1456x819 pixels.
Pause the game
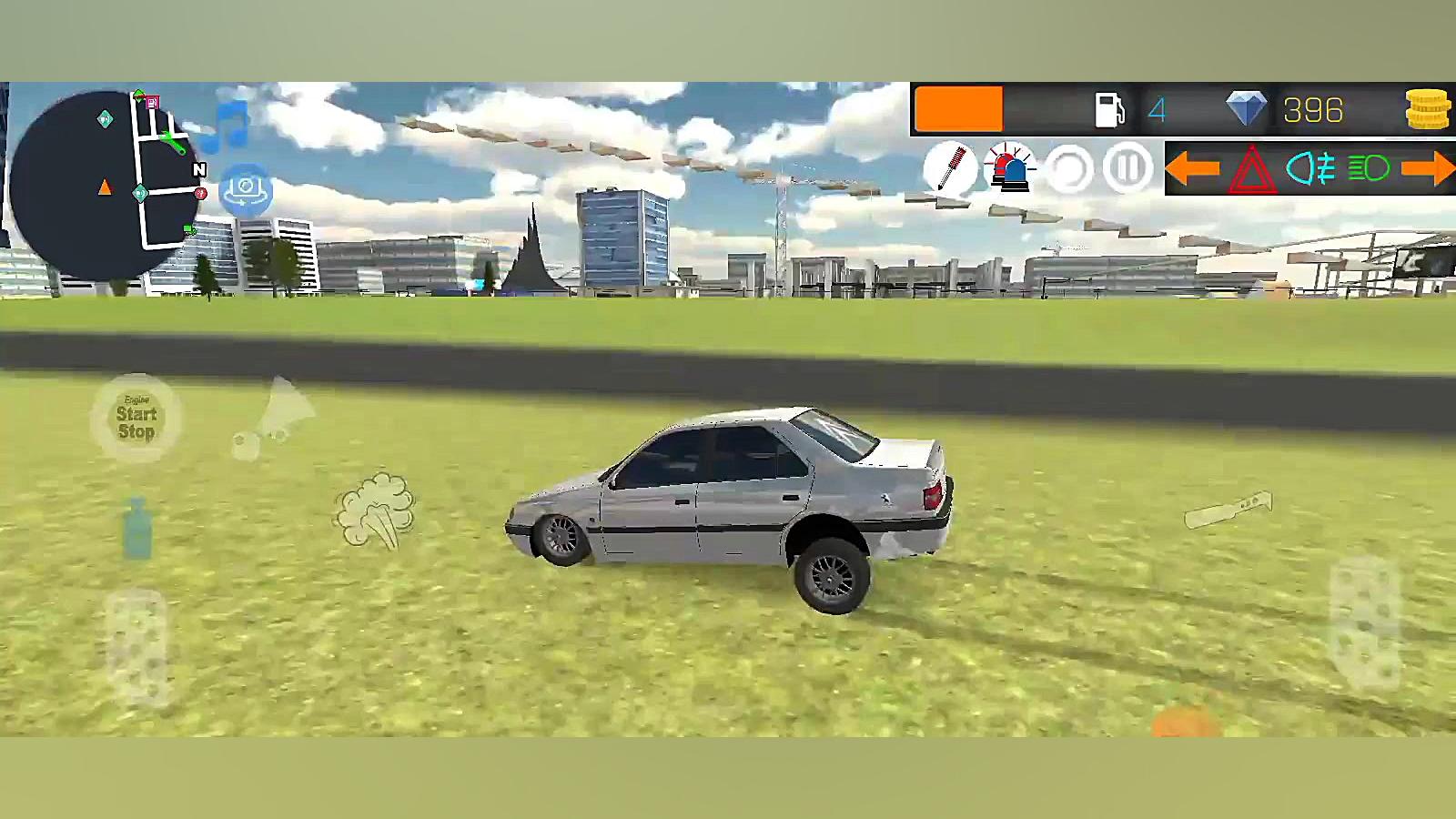[1127, 168]
